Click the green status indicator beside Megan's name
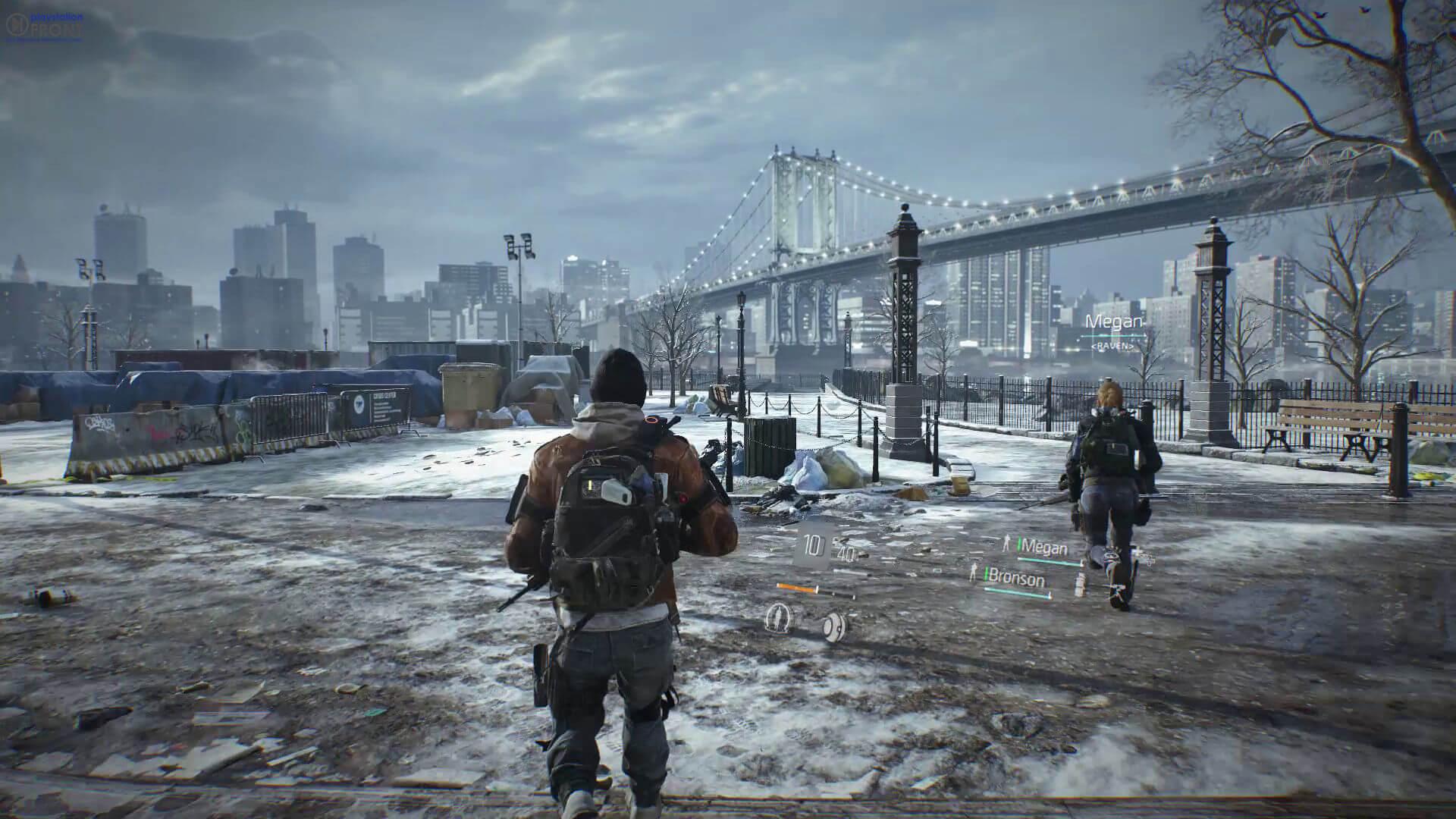This screenshot has height=819, width=1456. pyautogui.click(x=1019, y=544)
